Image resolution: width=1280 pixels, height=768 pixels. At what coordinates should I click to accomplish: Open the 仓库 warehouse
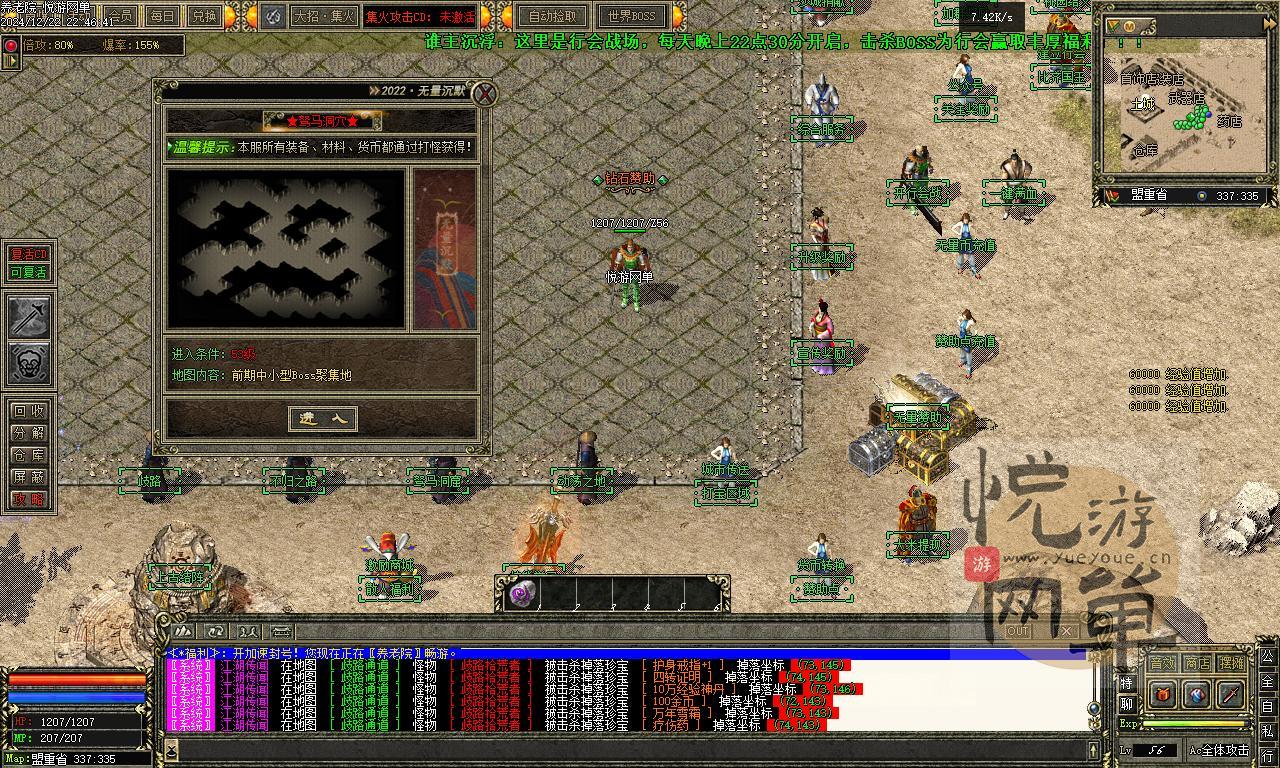pos(28,455)
